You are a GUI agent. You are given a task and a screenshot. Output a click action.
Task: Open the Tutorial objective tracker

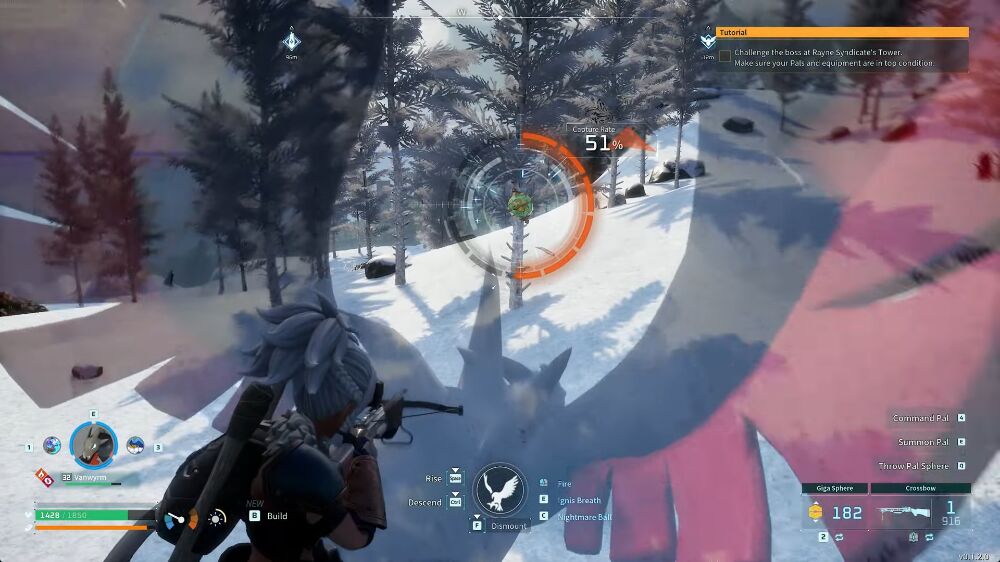[x=842, y=32]
